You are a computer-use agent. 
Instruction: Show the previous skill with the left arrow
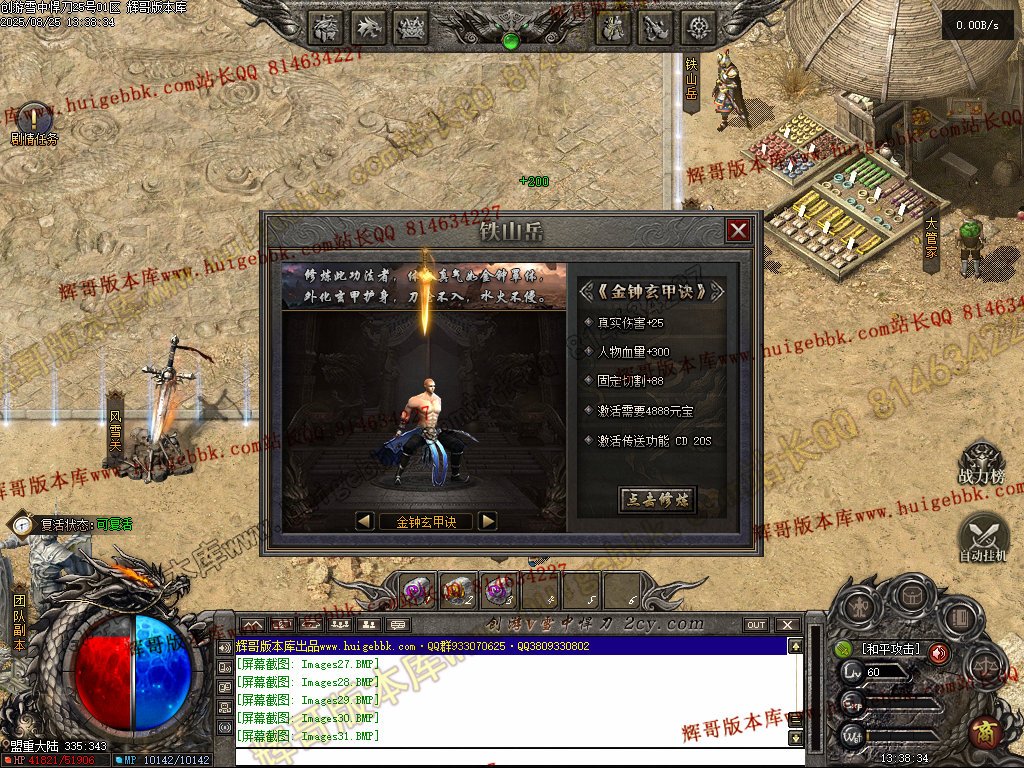(x=365, y=521)
